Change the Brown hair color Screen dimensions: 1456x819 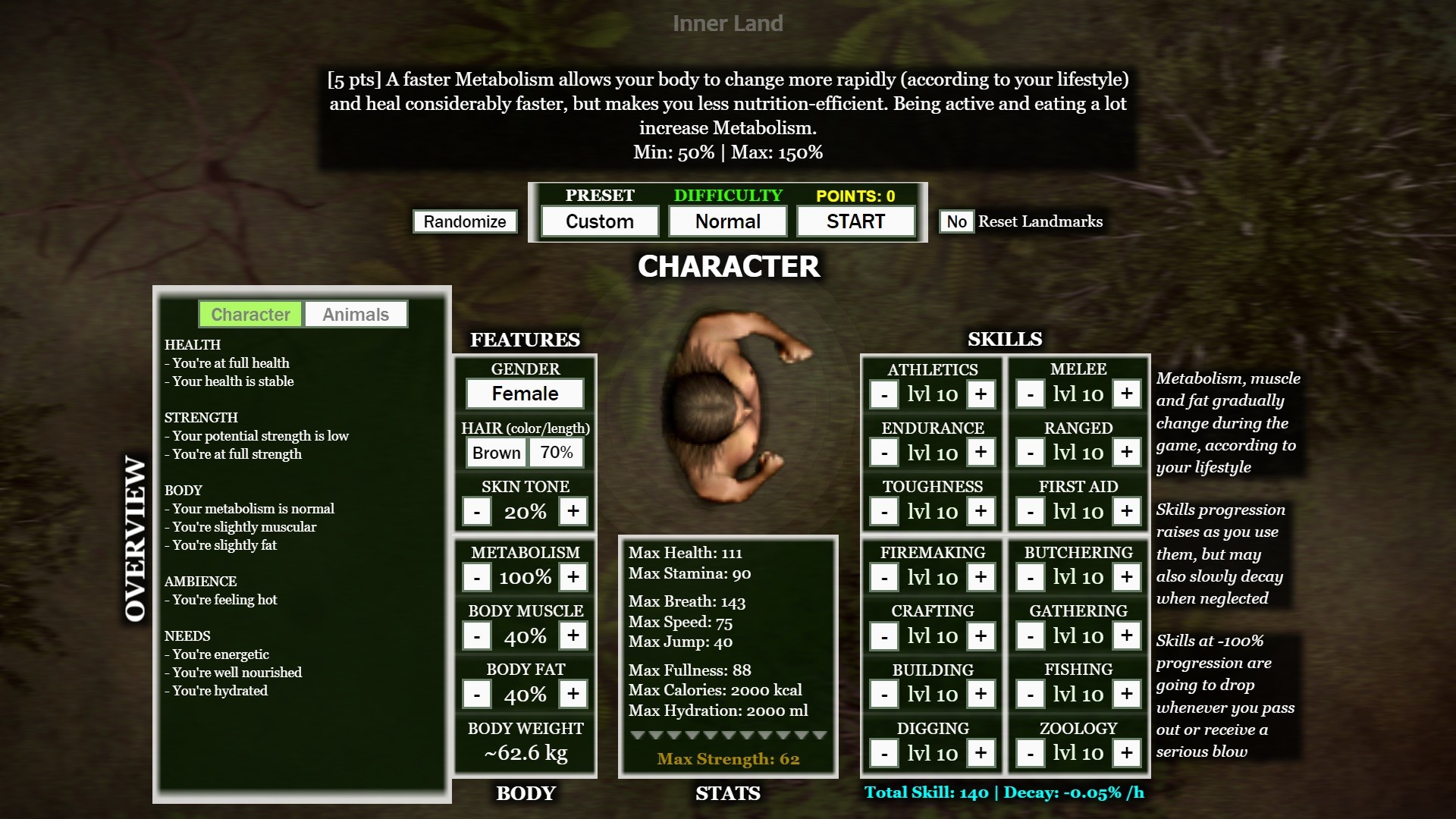496,453
